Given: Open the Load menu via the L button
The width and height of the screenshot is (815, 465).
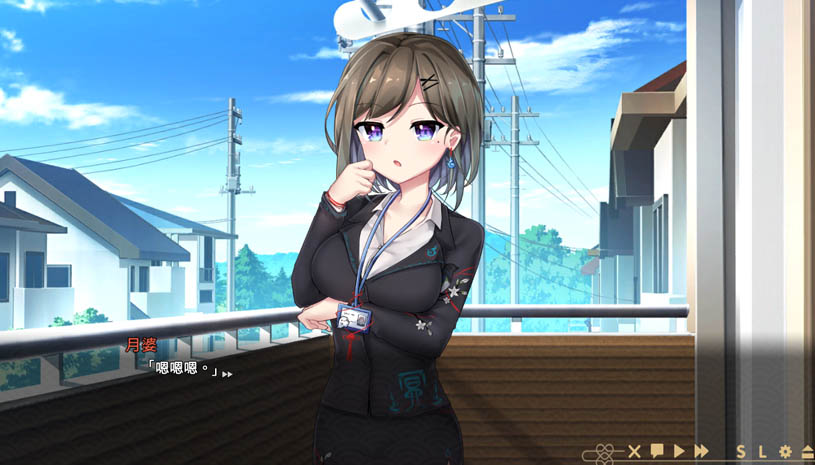Looking at the screenshot, I should tap(762, 451).
